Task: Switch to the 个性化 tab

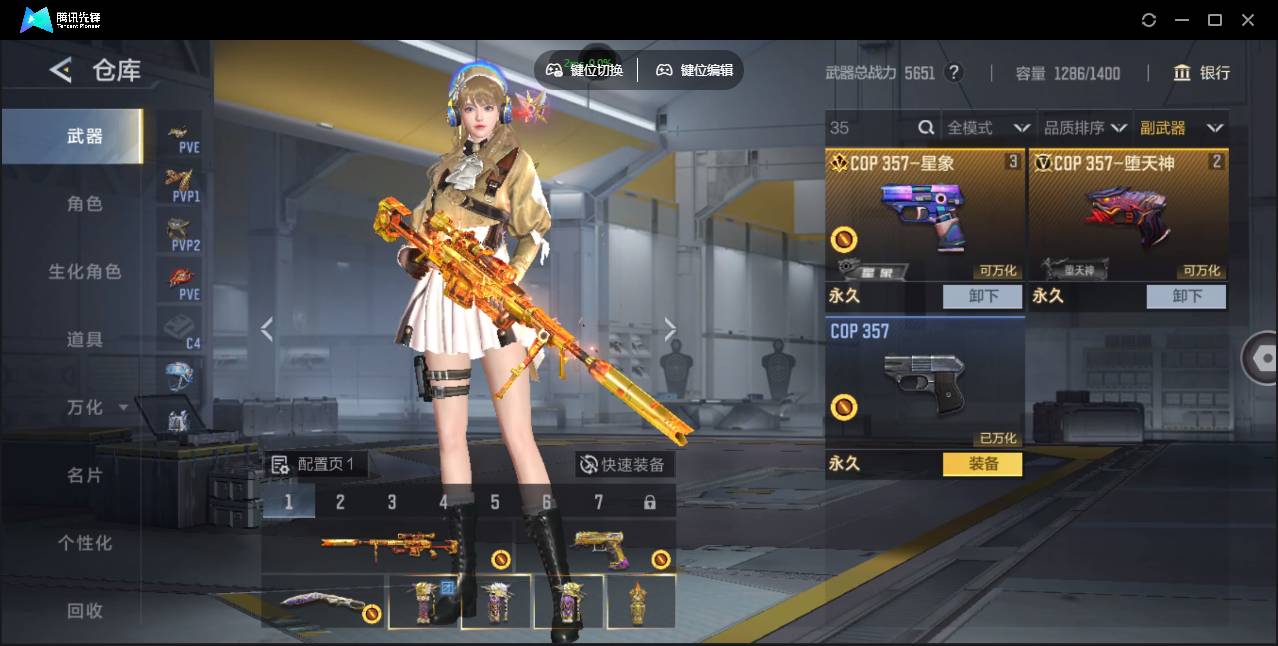Action: (85, 544)
